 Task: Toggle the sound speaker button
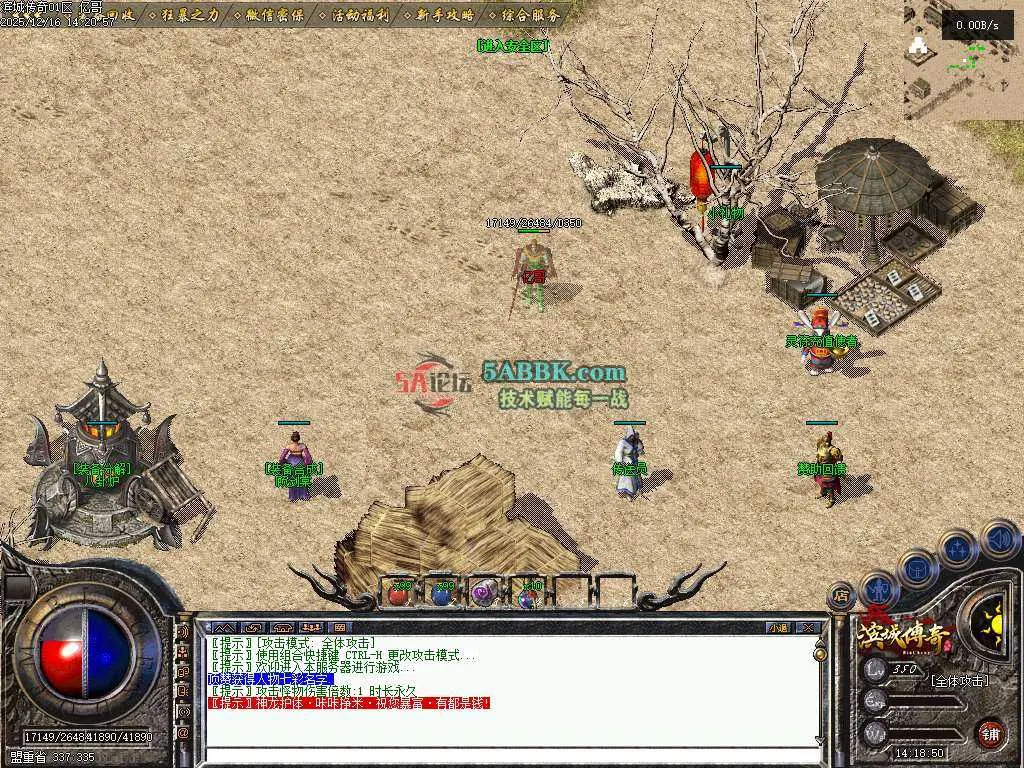[x=999, y=540]
